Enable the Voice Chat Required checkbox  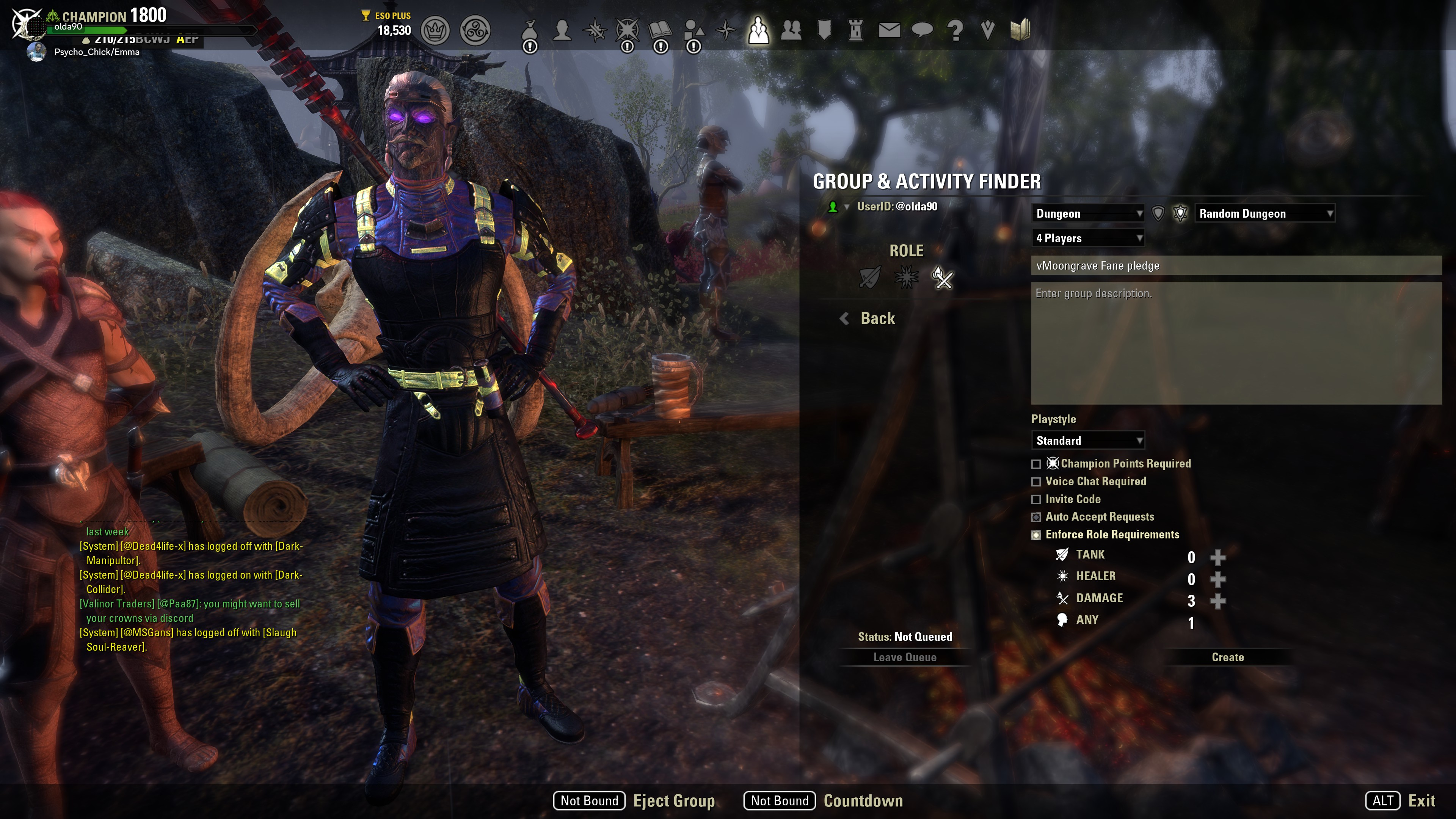click(1037, 482)
